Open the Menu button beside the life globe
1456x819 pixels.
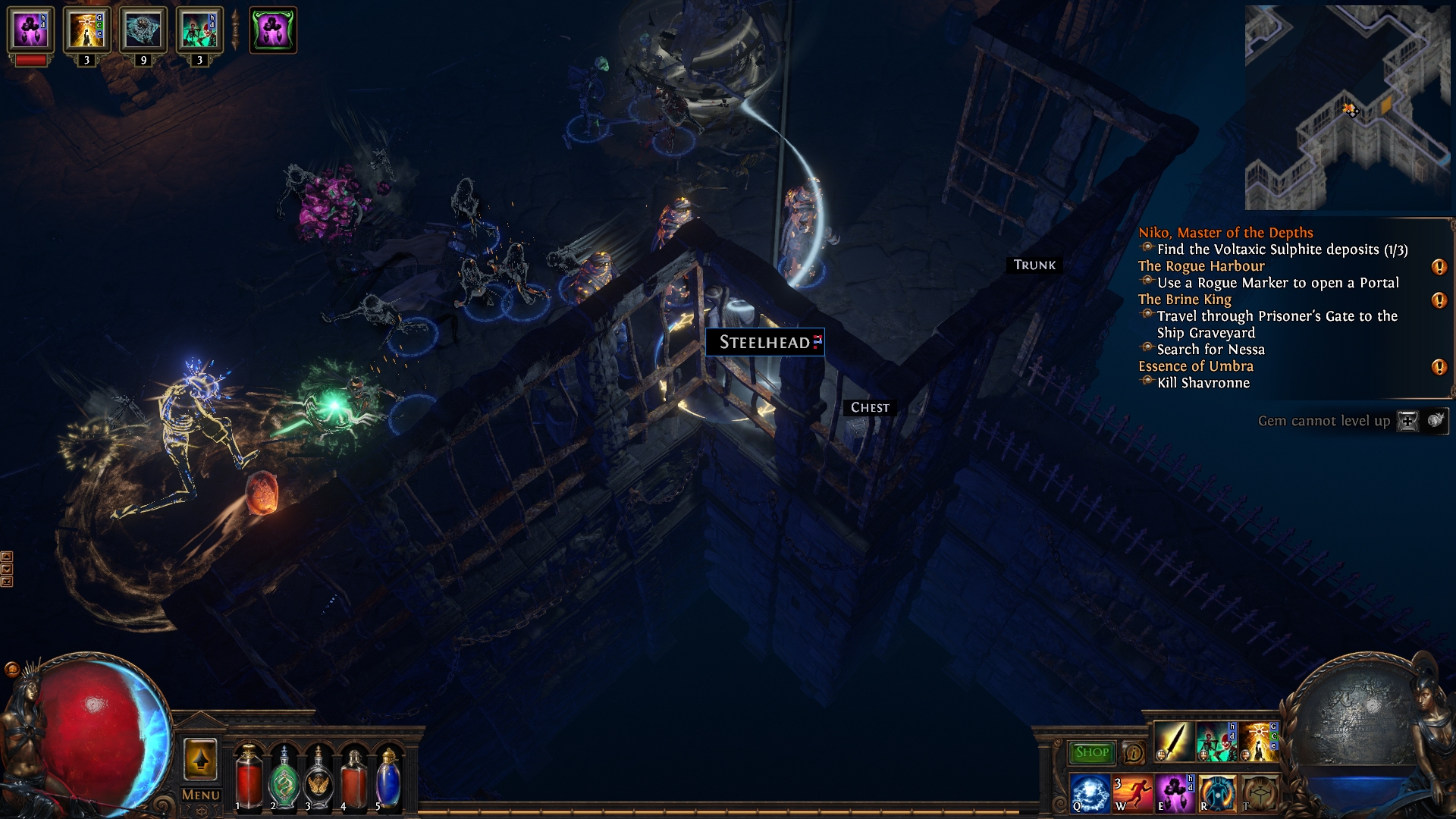200,795
